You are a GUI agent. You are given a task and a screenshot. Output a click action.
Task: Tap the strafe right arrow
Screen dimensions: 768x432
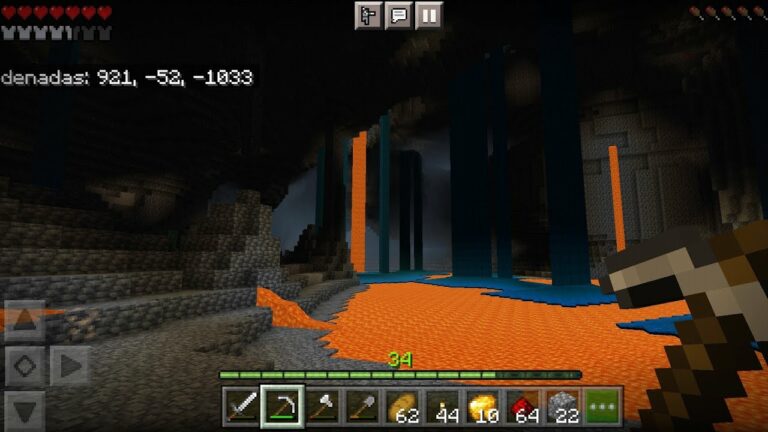click(x=69, y=366)
